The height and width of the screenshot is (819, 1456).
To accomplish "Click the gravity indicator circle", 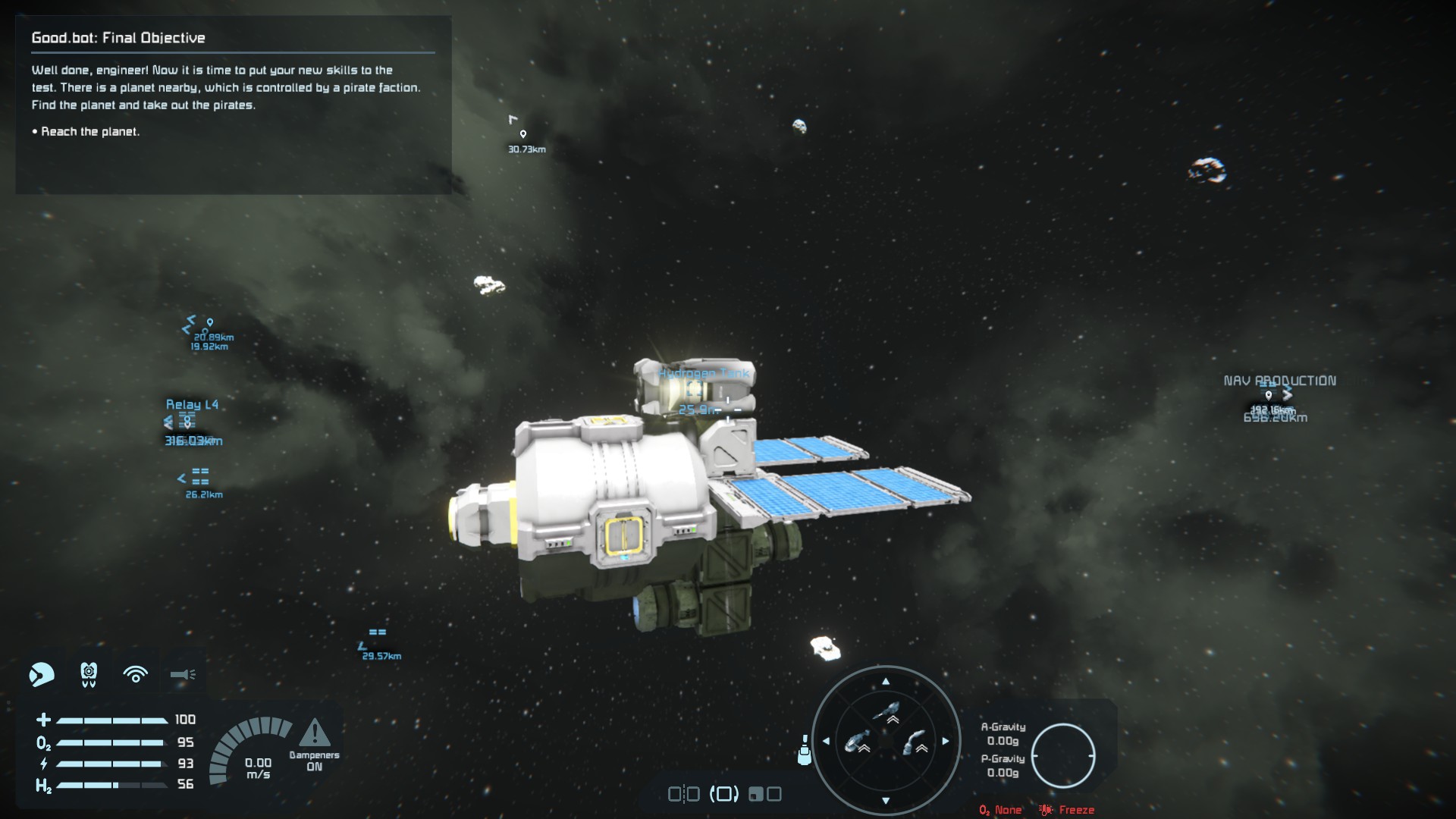I will [1062, 755].
